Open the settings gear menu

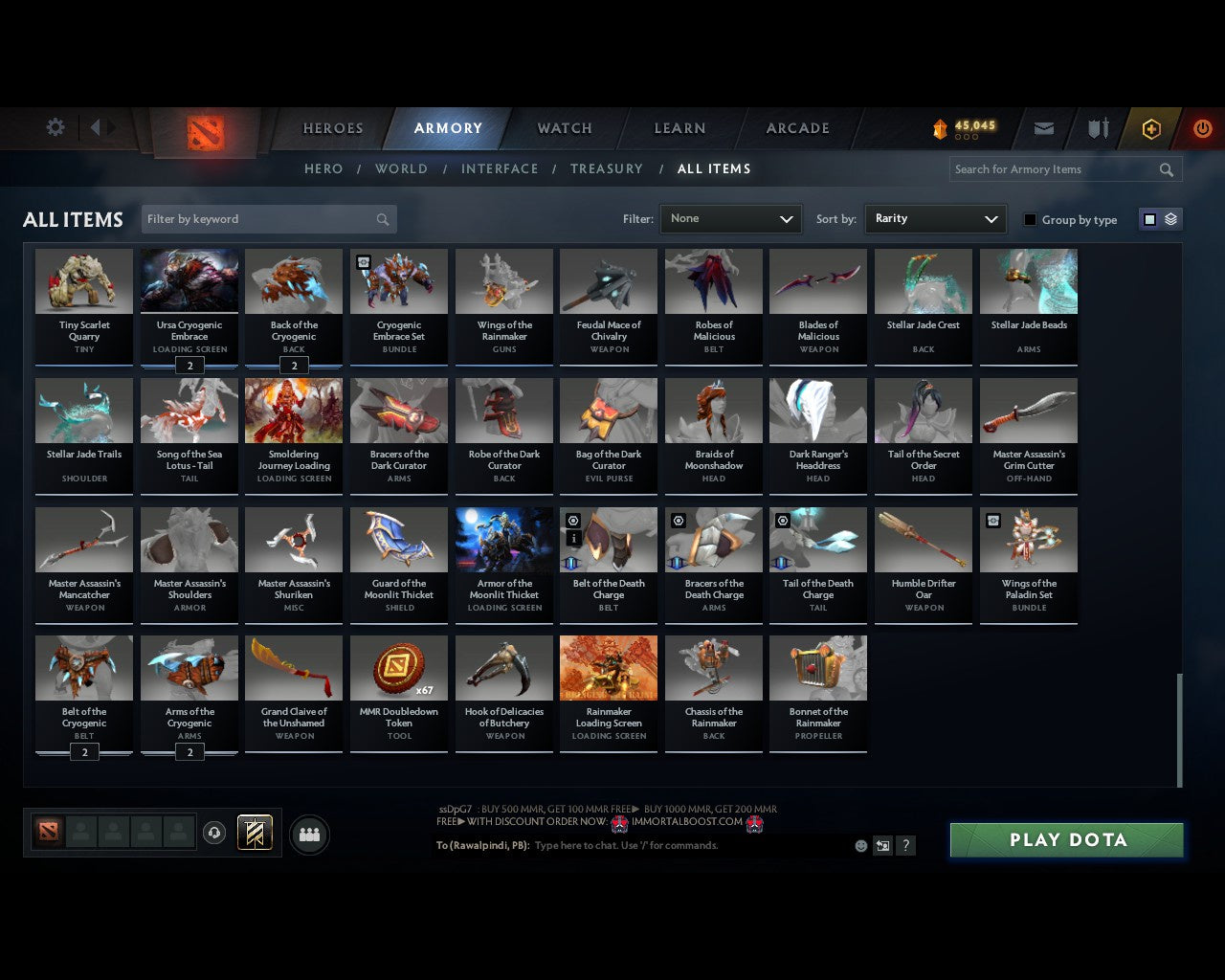56,127
